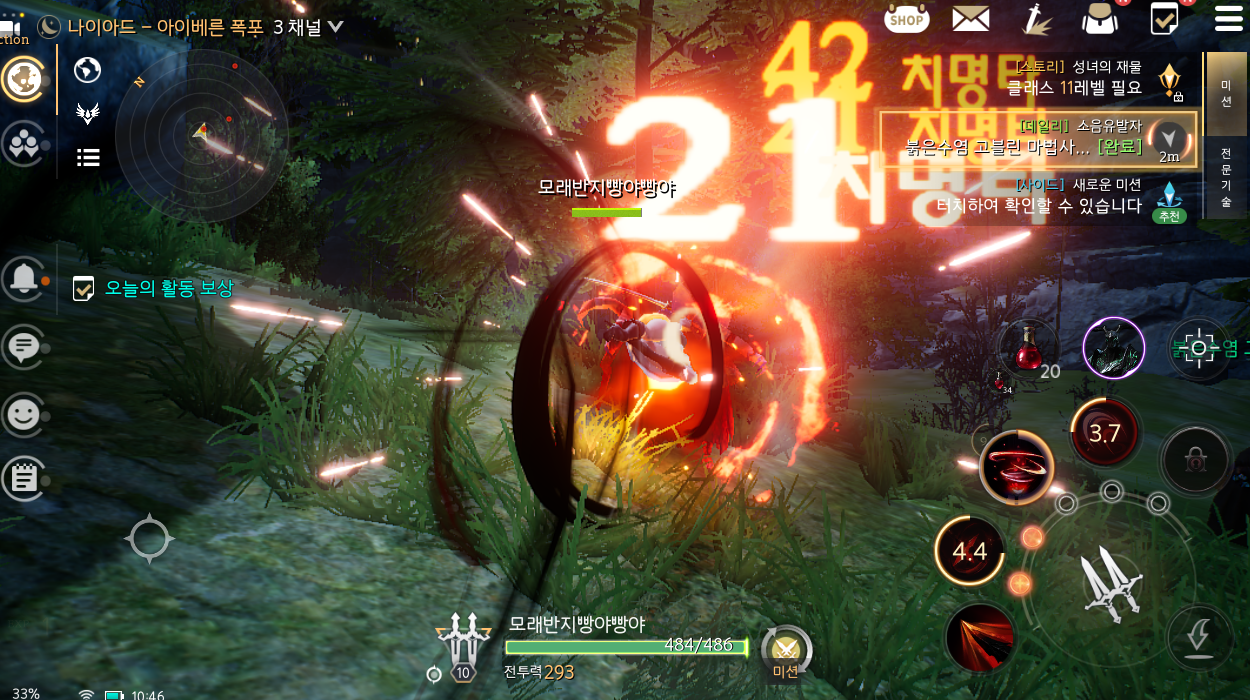Open the world map globe icon

[88, 69]
